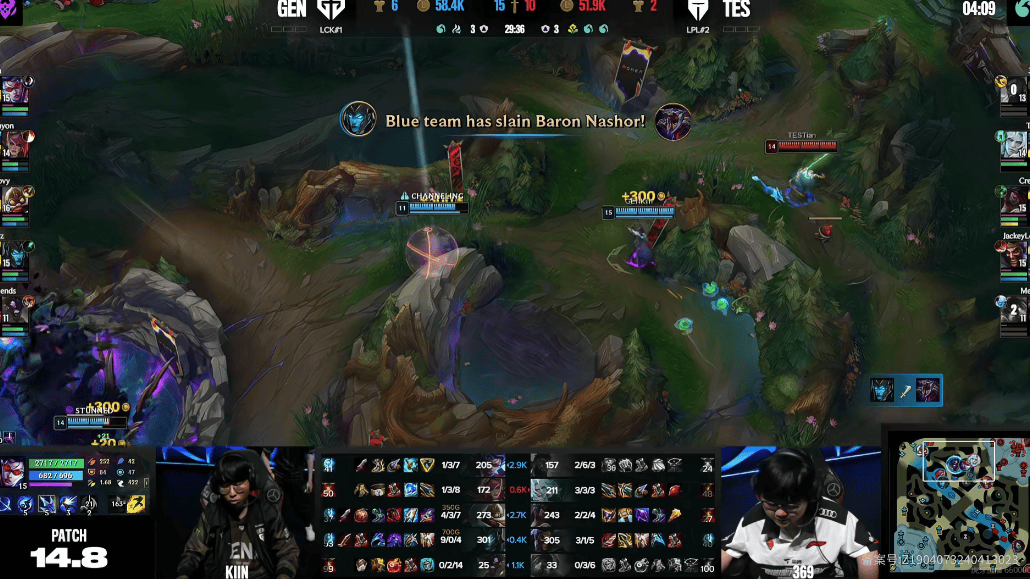Select the Gen.G team logo
Screen dimensions: 1030x579
[328, 10]
